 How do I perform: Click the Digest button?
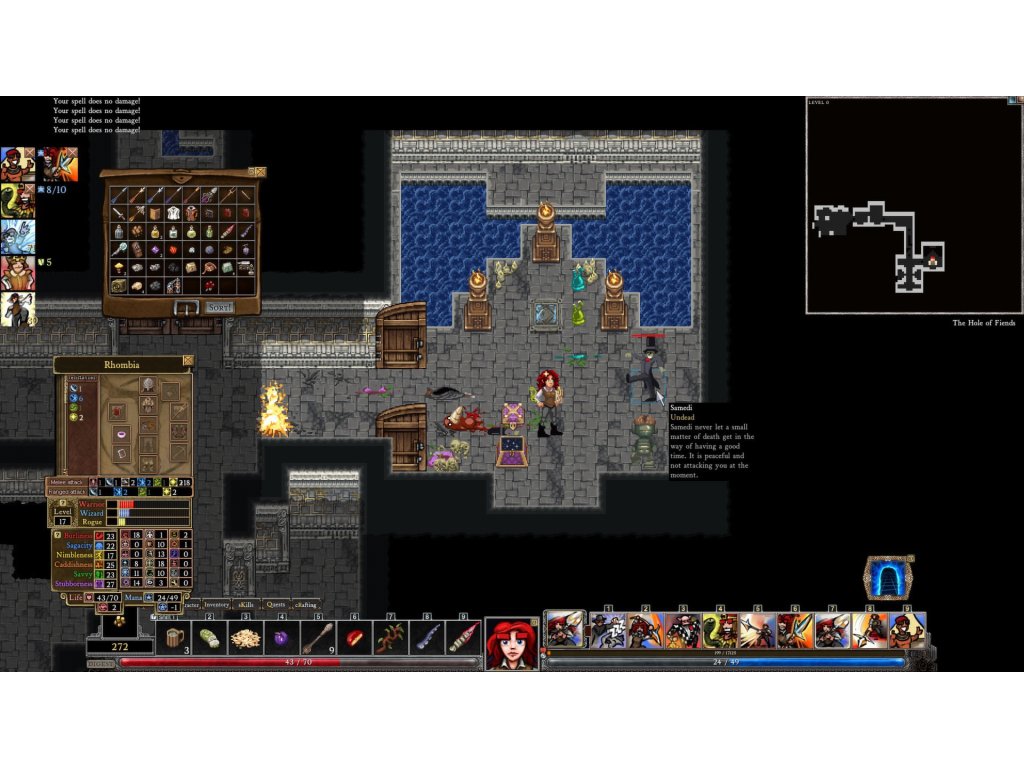(101, 662)
